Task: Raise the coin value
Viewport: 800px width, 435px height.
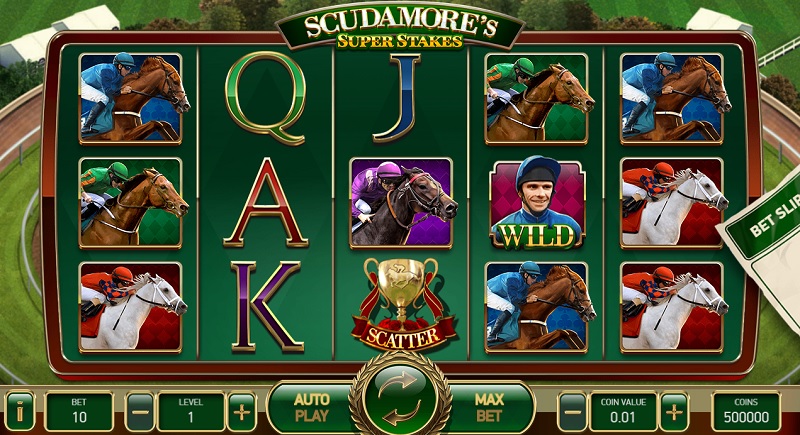Action: 674,410
